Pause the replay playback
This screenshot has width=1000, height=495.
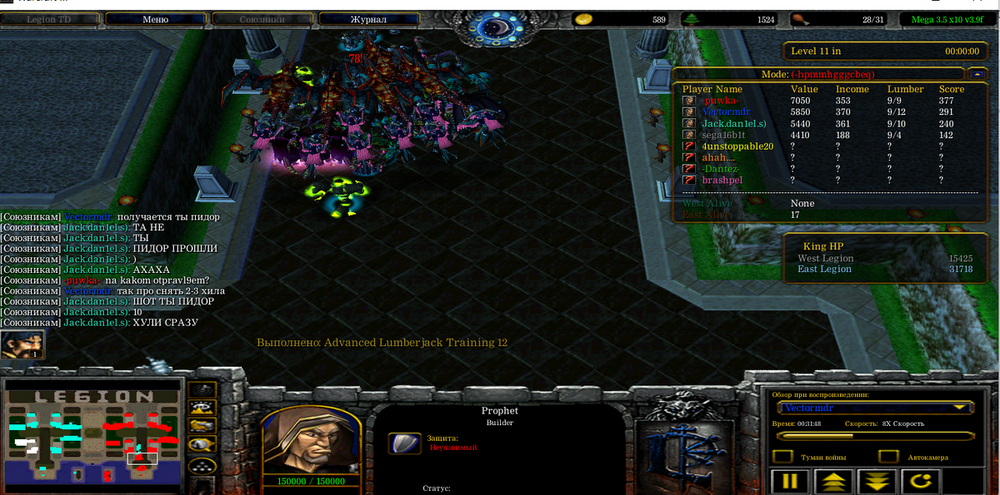click(791, 481)
